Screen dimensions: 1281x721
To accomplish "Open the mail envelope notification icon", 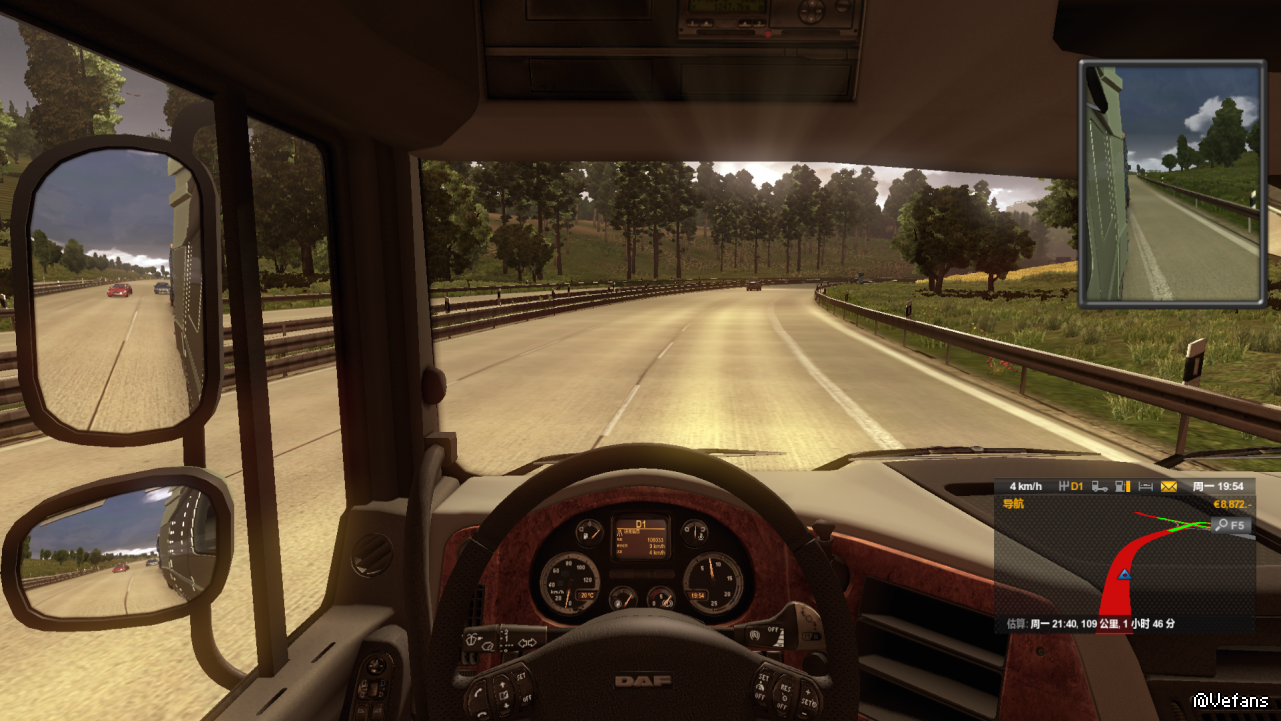I will click(x=1168, y=487).
